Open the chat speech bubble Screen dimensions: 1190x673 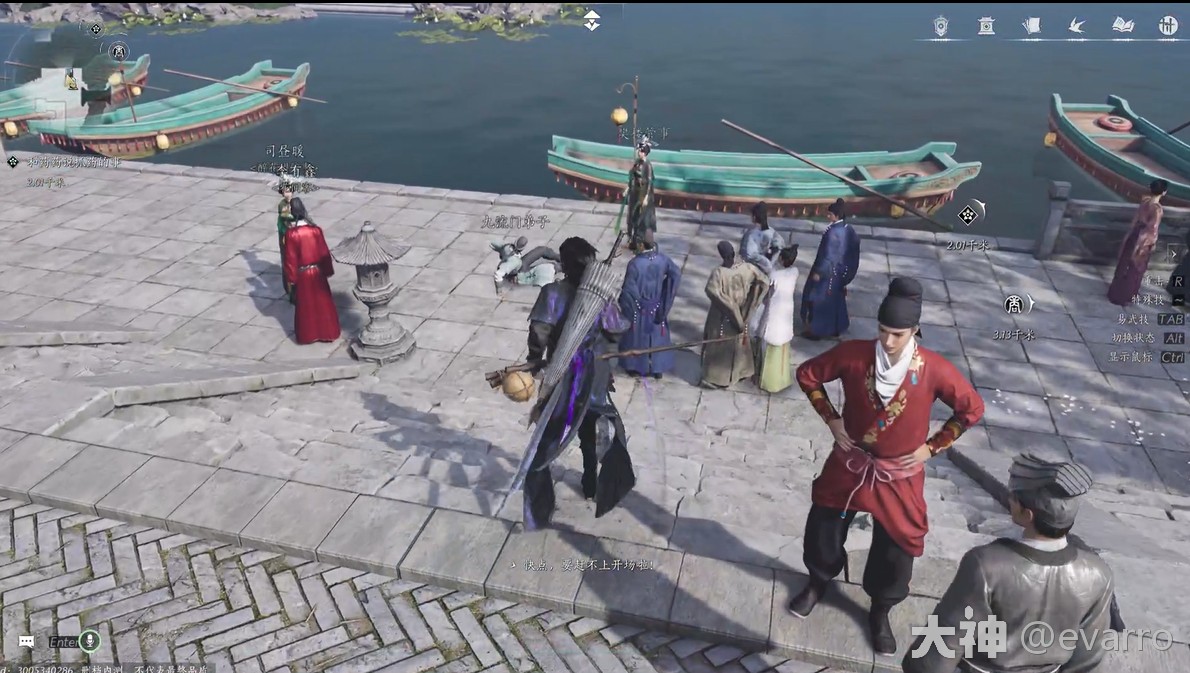(26, 641)
